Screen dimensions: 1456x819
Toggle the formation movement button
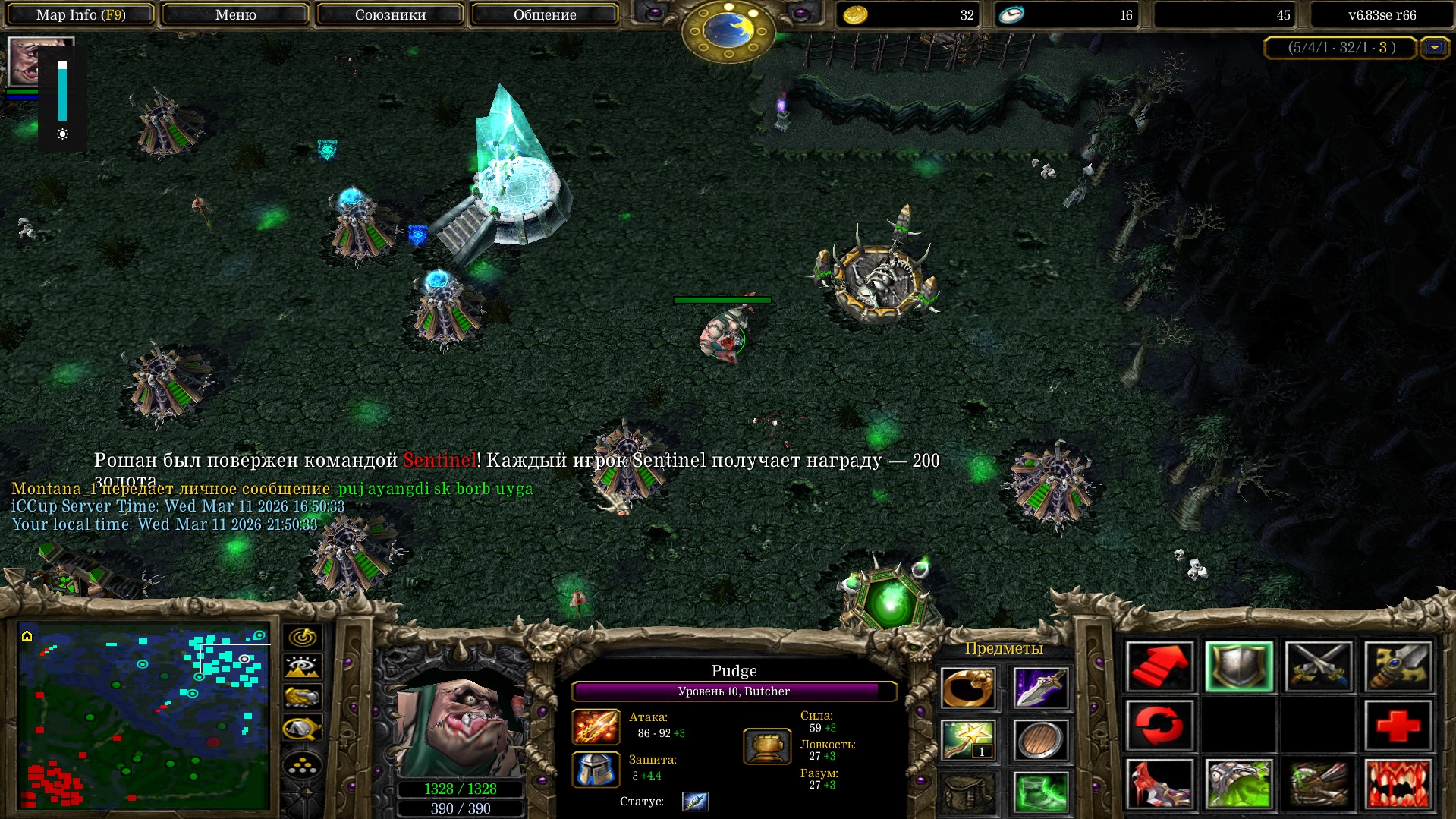coord(302,766)
